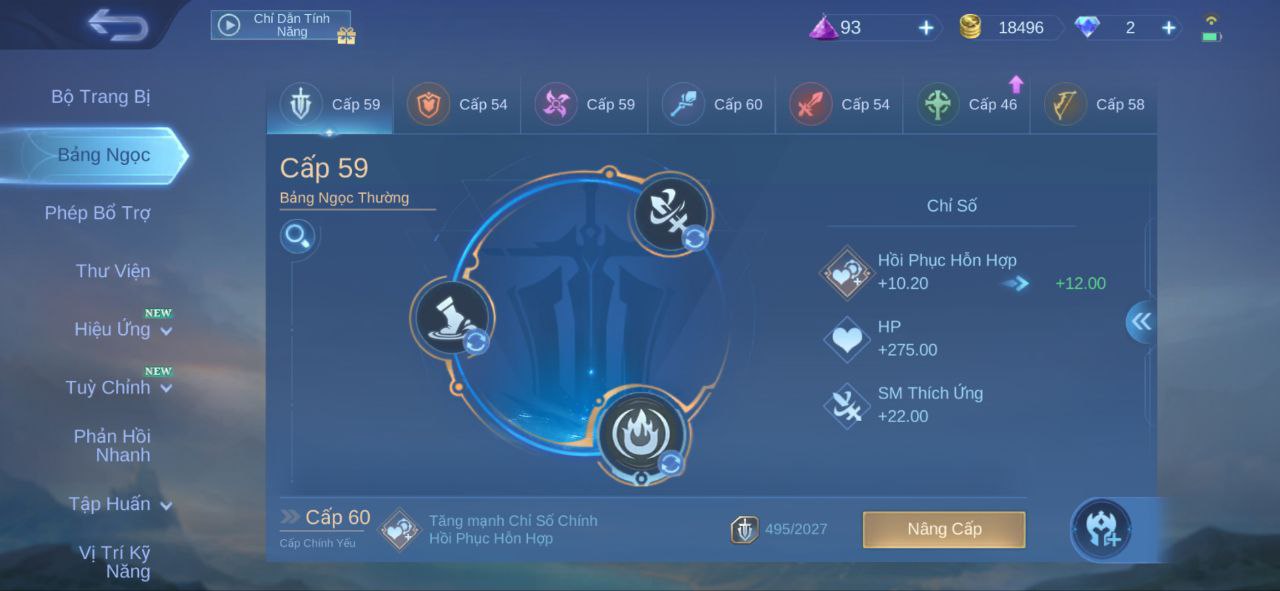Switch to the Cấp 60 mage emblem tab
Screen dimensions: 1280x591
coord(712,104)
